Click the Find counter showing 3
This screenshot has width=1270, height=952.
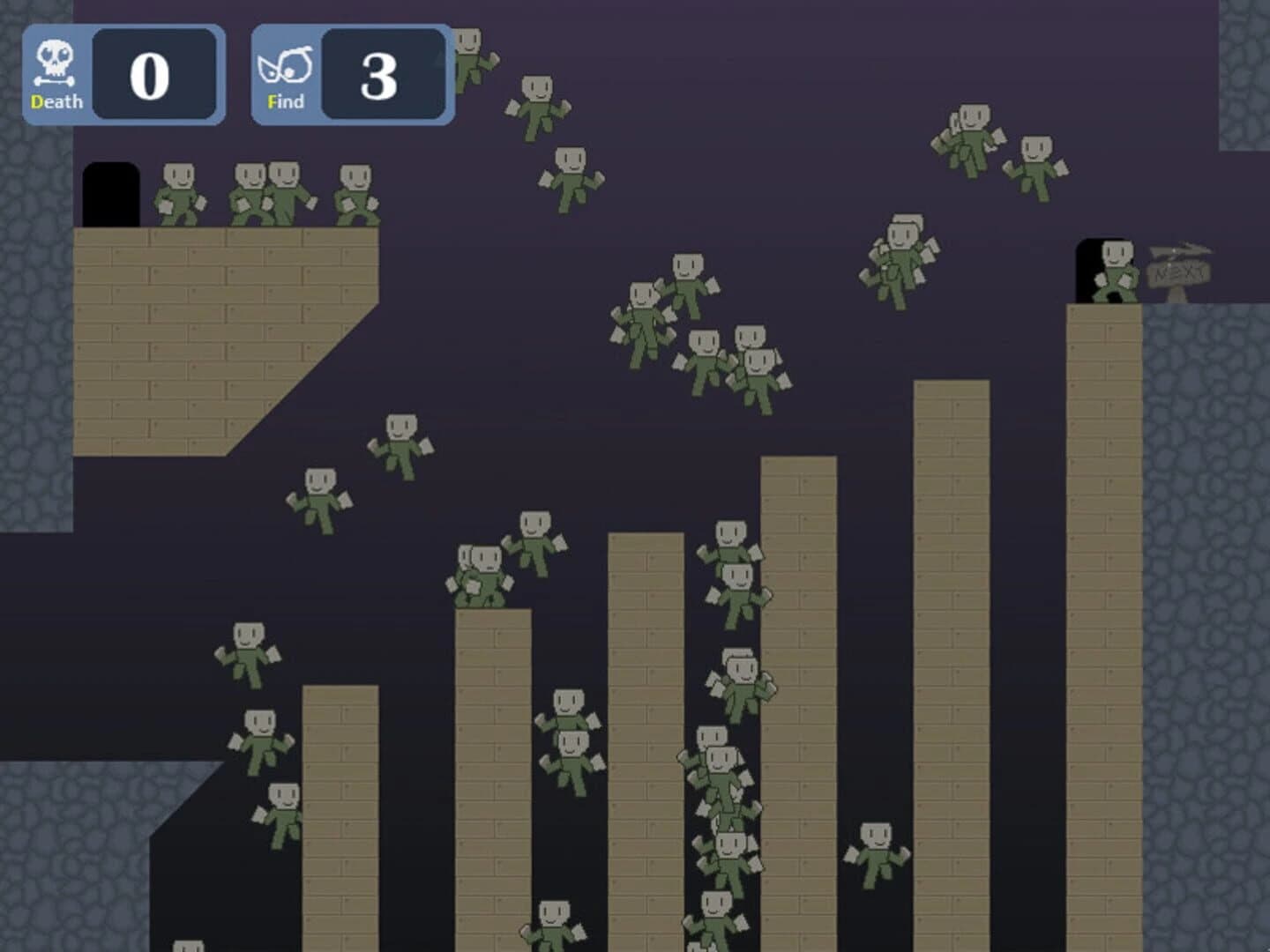click(379, 79)
